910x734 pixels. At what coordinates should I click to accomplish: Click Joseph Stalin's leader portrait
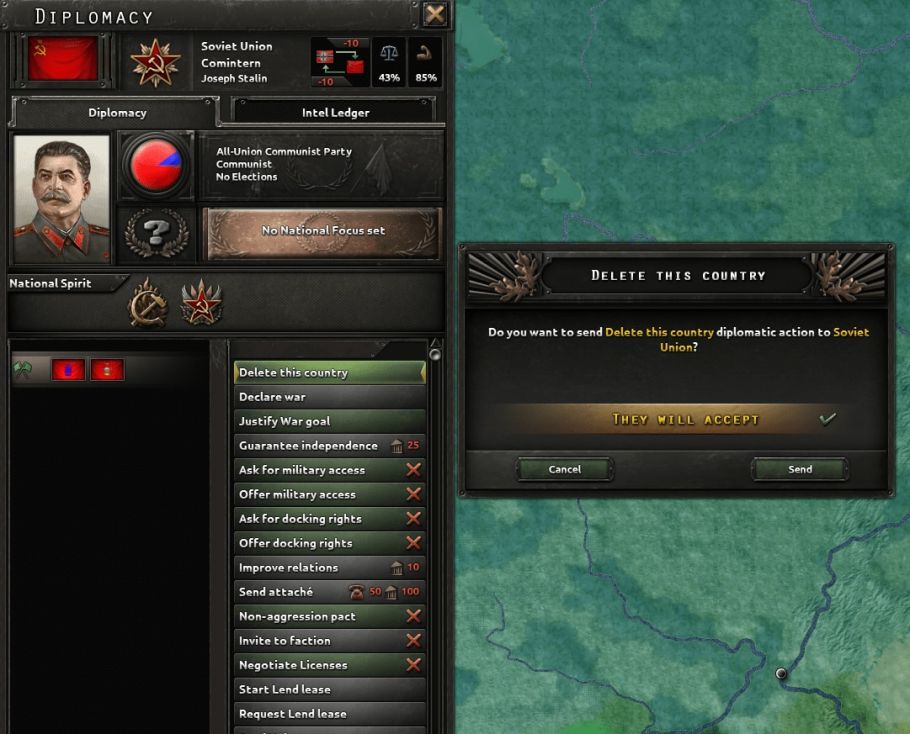(x=62, y=198)
